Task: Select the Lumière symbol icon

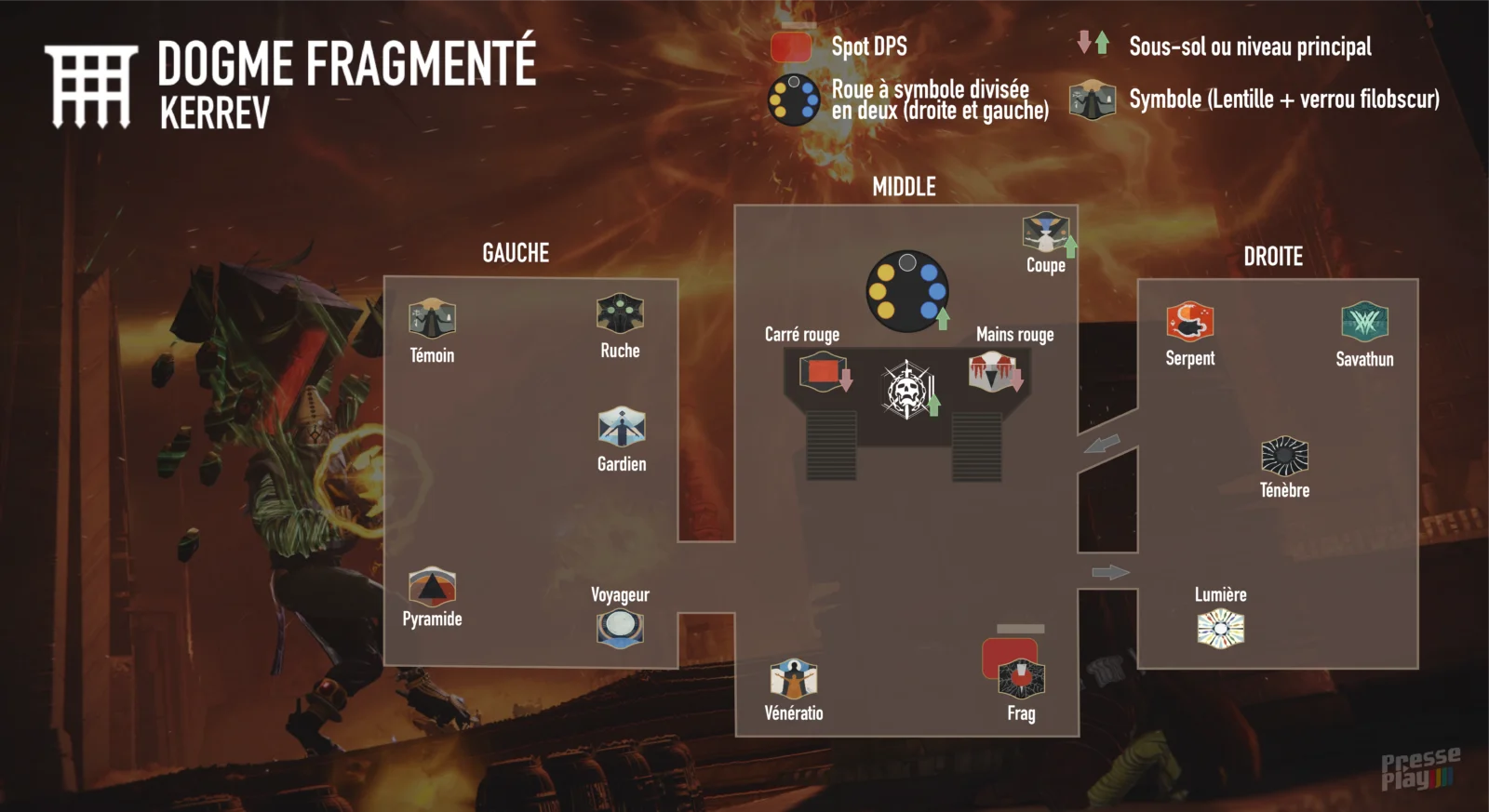Action: coord(1220,629)
